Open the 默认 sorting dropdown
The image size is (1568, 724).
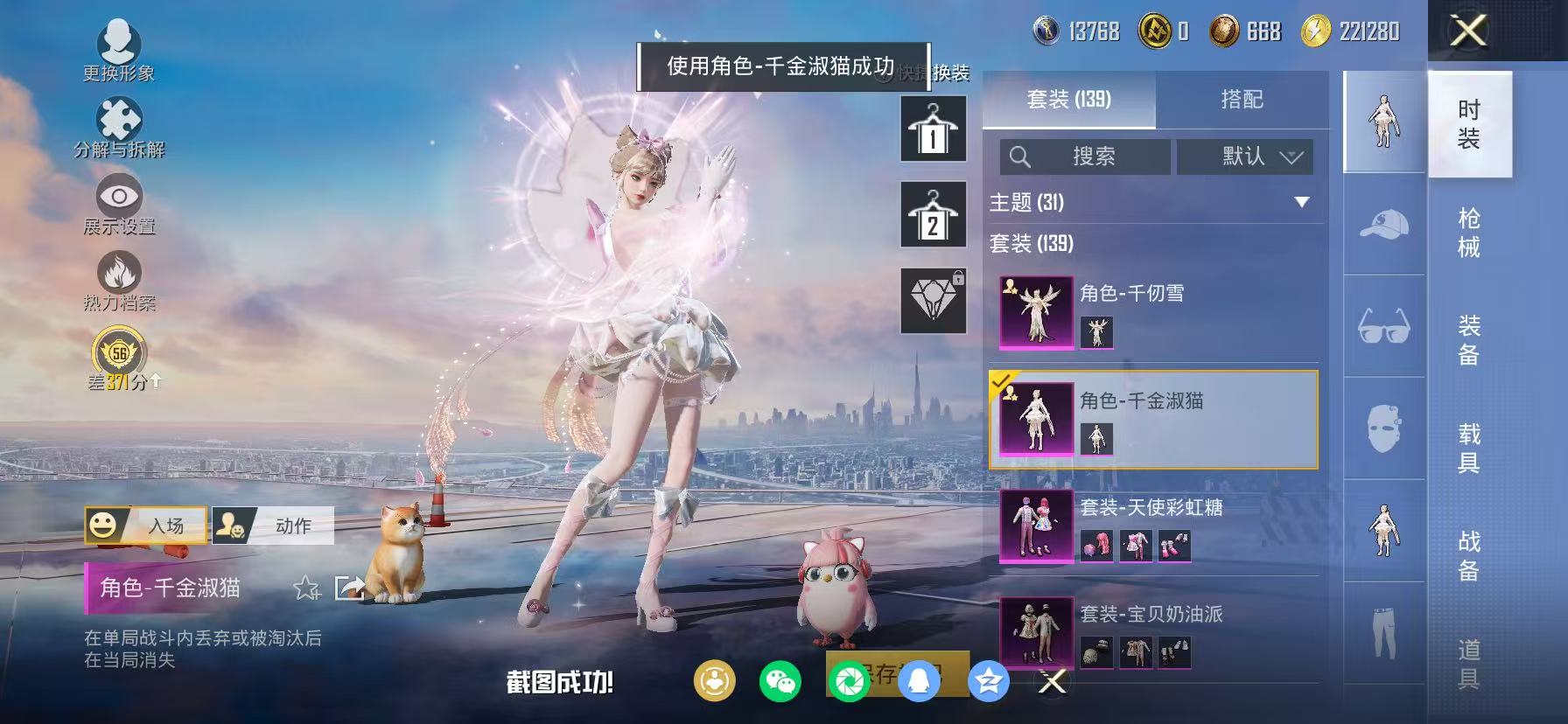1244,157
